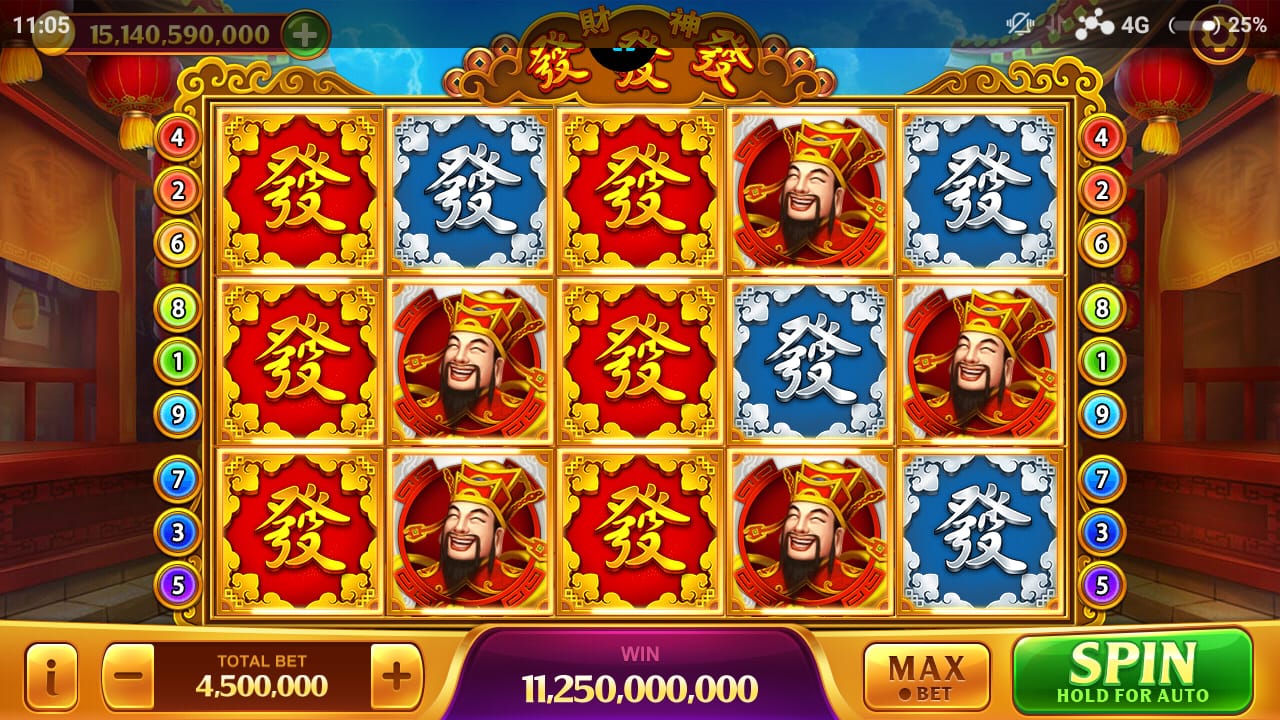Set the wager with MAX BET
This screenshot has height=720, width=1280.
[926, 676]
